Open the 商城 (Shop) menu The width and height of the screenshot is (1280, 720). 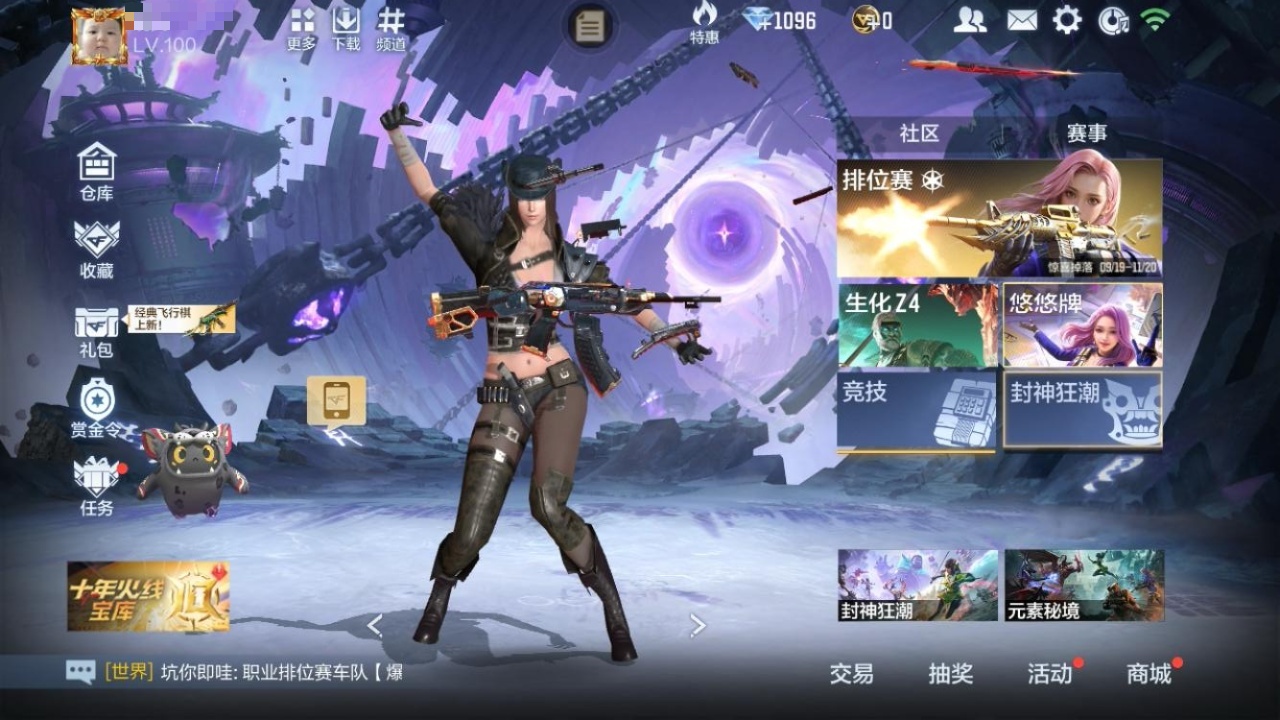click(x=1149, y=674)
